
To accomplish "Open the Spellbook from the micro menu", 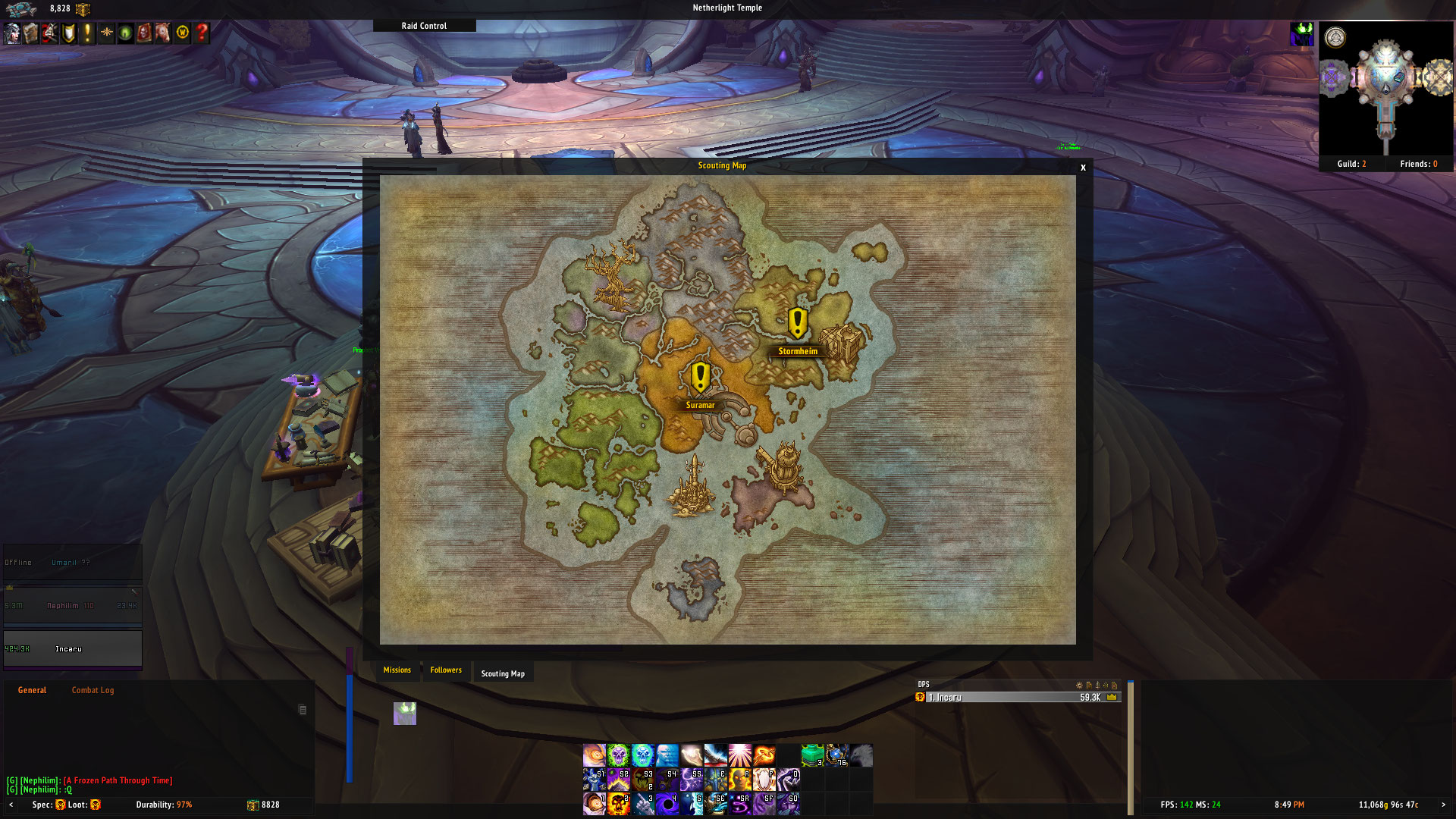I will [30, 33].
